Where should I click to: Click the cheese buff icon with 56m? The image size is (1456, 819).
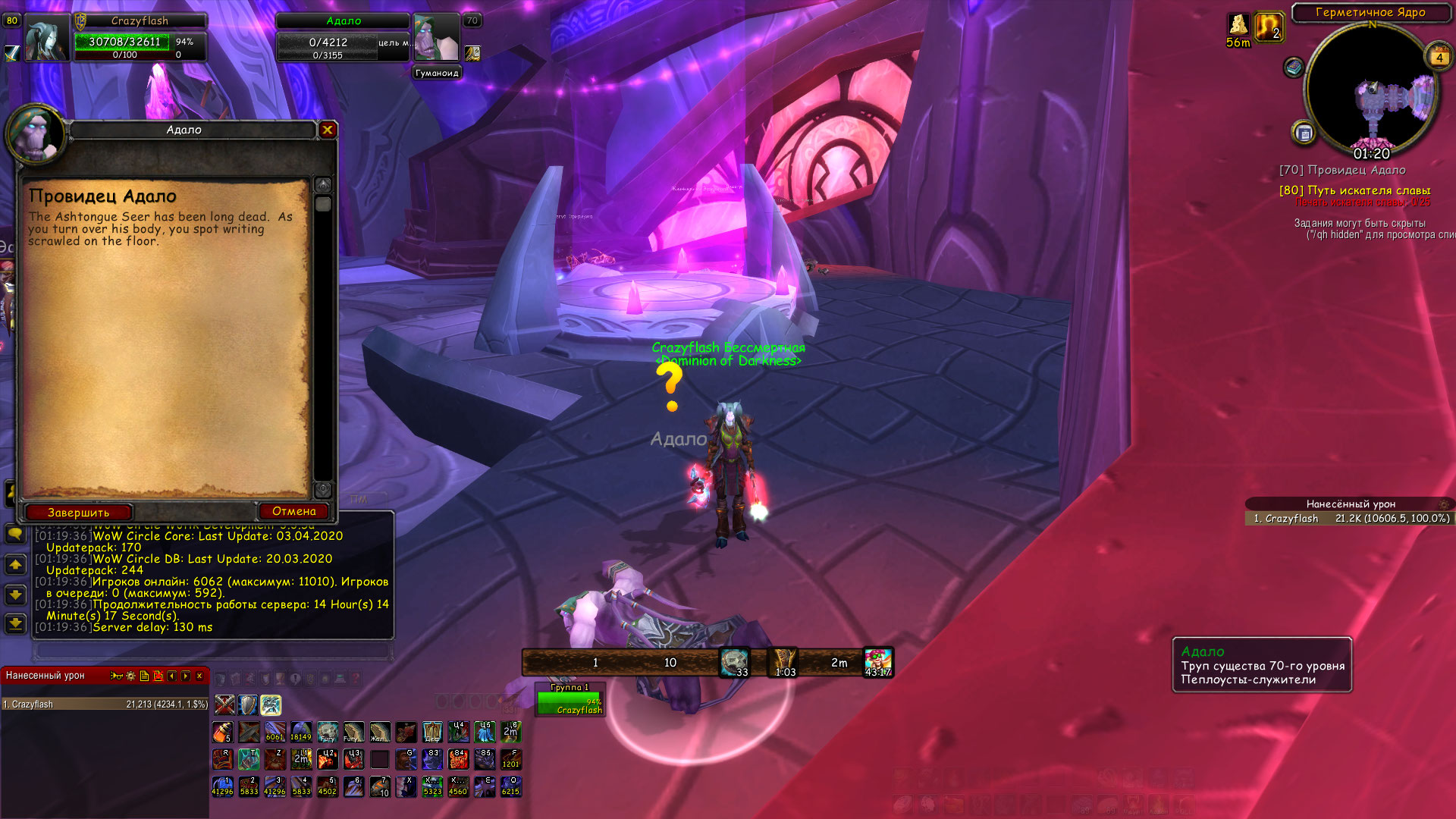point(1238,25)
